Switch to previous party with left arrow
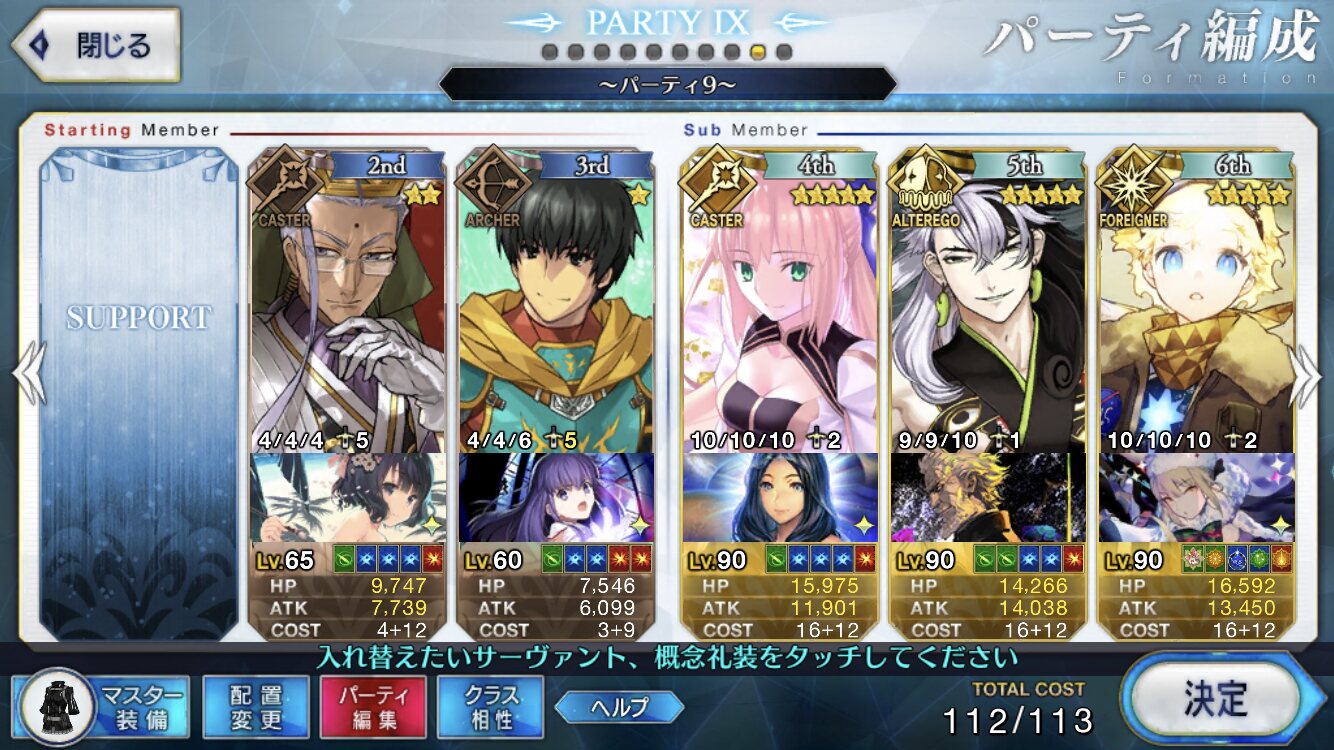The width and height of the screenshot is (1334, 750). [28, 375]
